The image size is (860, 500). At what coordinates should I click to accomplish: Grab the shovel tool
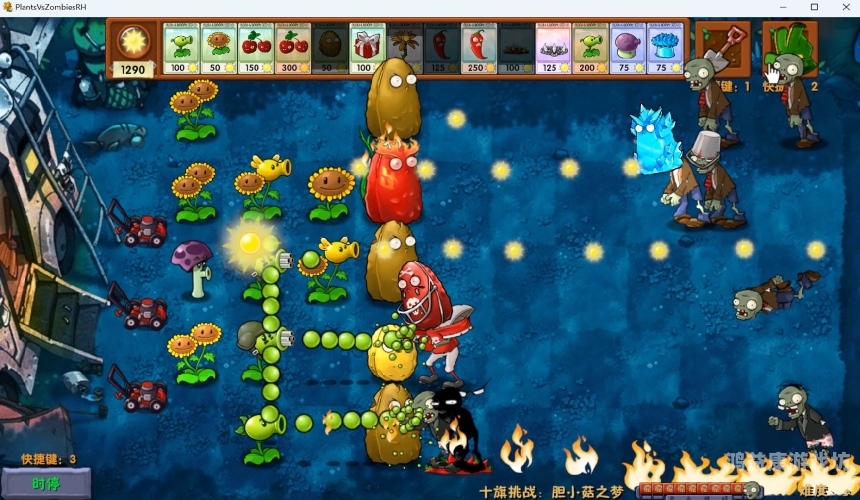tap(722, 47)
